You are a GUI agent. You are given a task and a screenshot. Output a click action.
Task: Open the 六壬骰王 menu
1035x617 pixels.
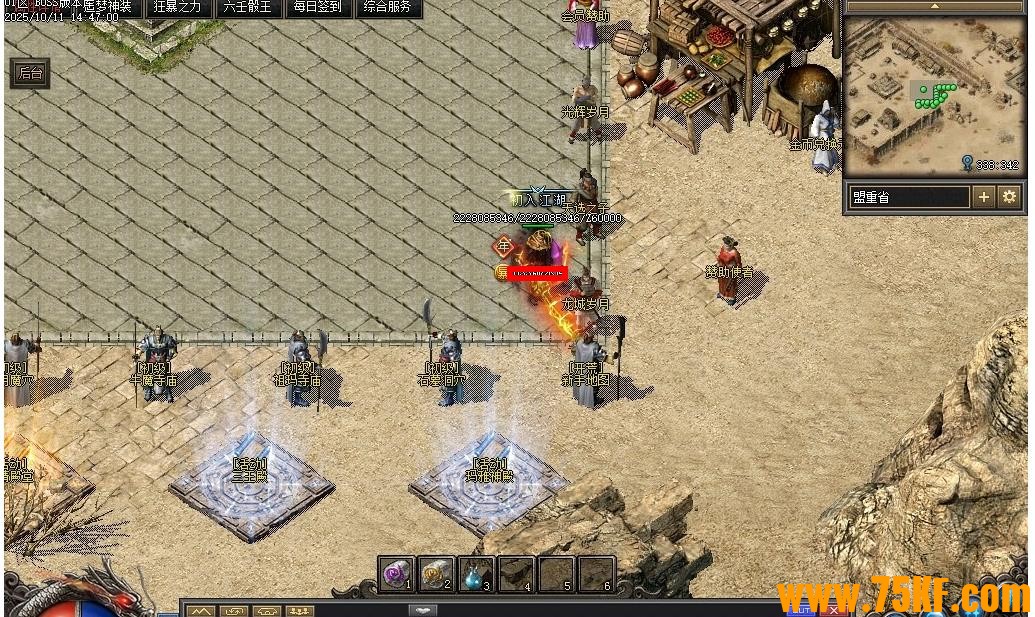248,8
